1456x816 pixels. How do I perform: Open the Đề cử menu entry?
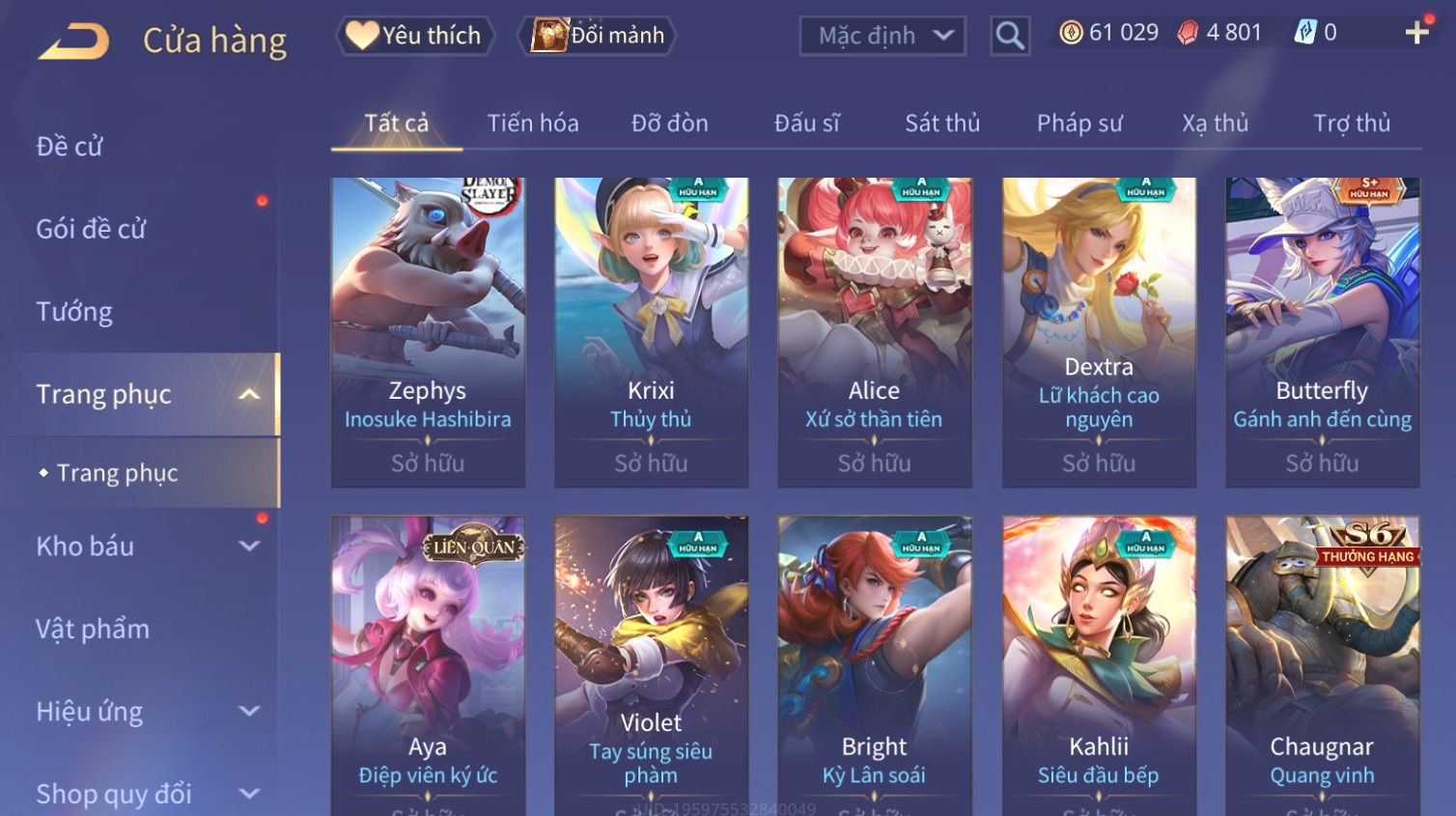(x=70, y=147)
